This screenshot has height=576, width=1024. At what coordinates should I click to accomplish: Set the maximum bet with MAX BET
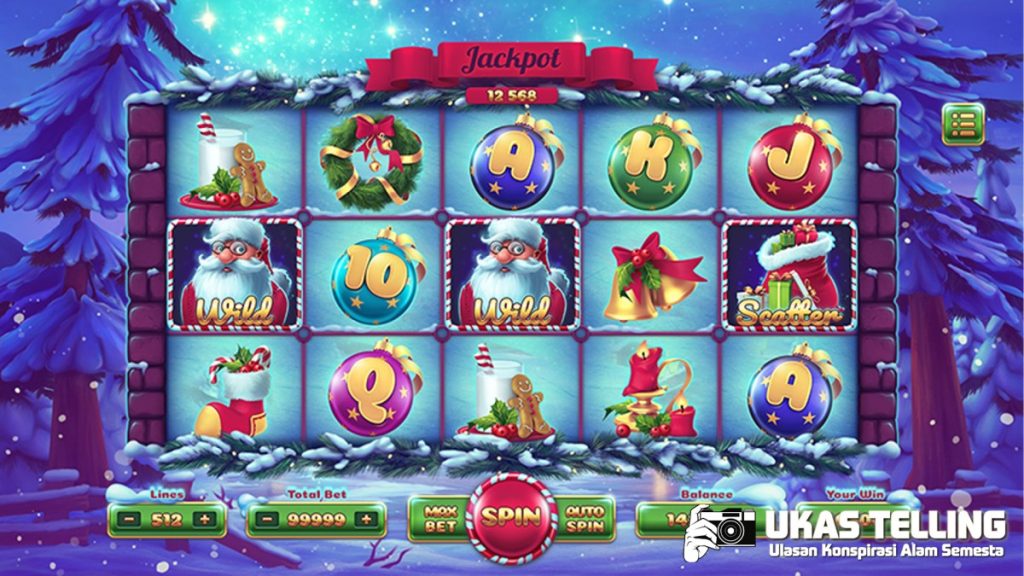point(440,517)
